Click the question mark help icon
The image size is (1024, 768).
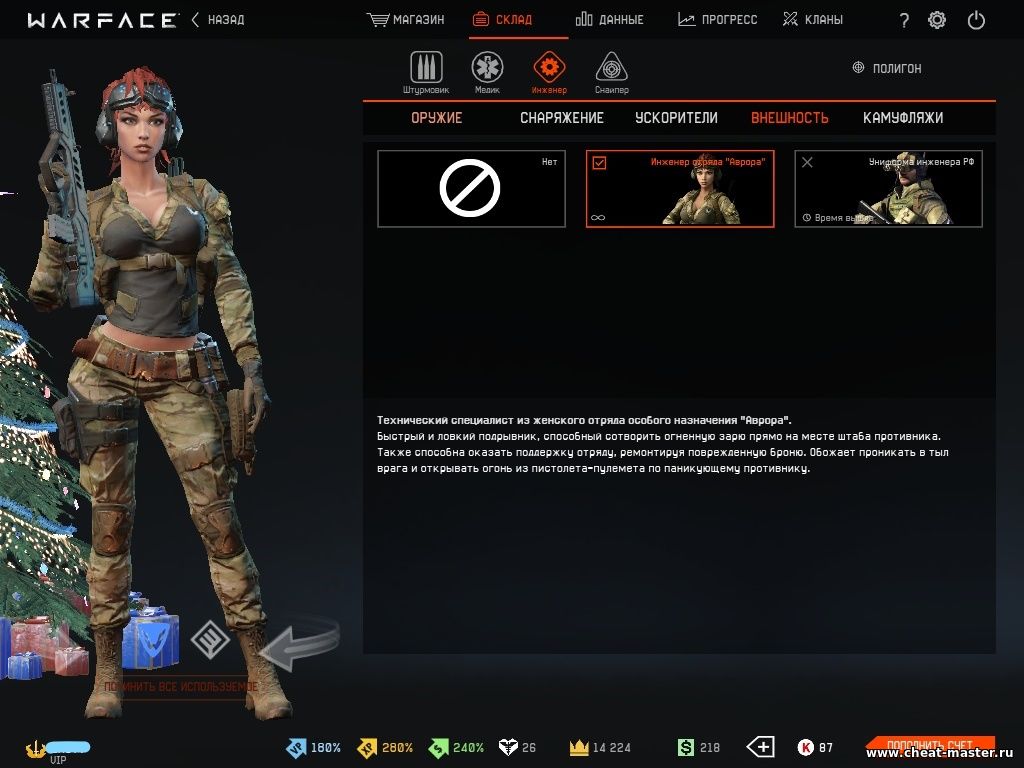(904, 21)
